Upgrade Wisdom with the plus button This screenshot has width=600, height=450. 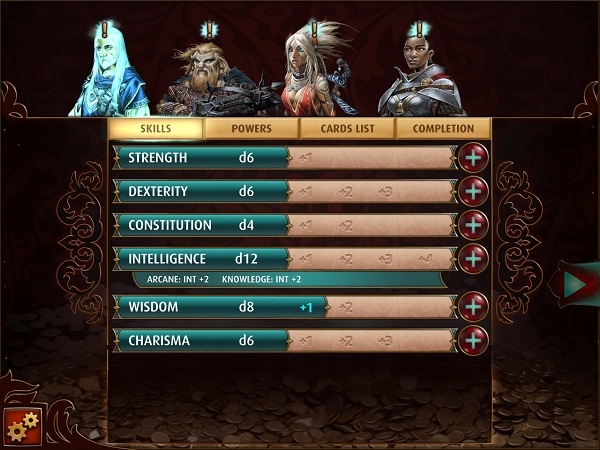(x=473, y=306)
